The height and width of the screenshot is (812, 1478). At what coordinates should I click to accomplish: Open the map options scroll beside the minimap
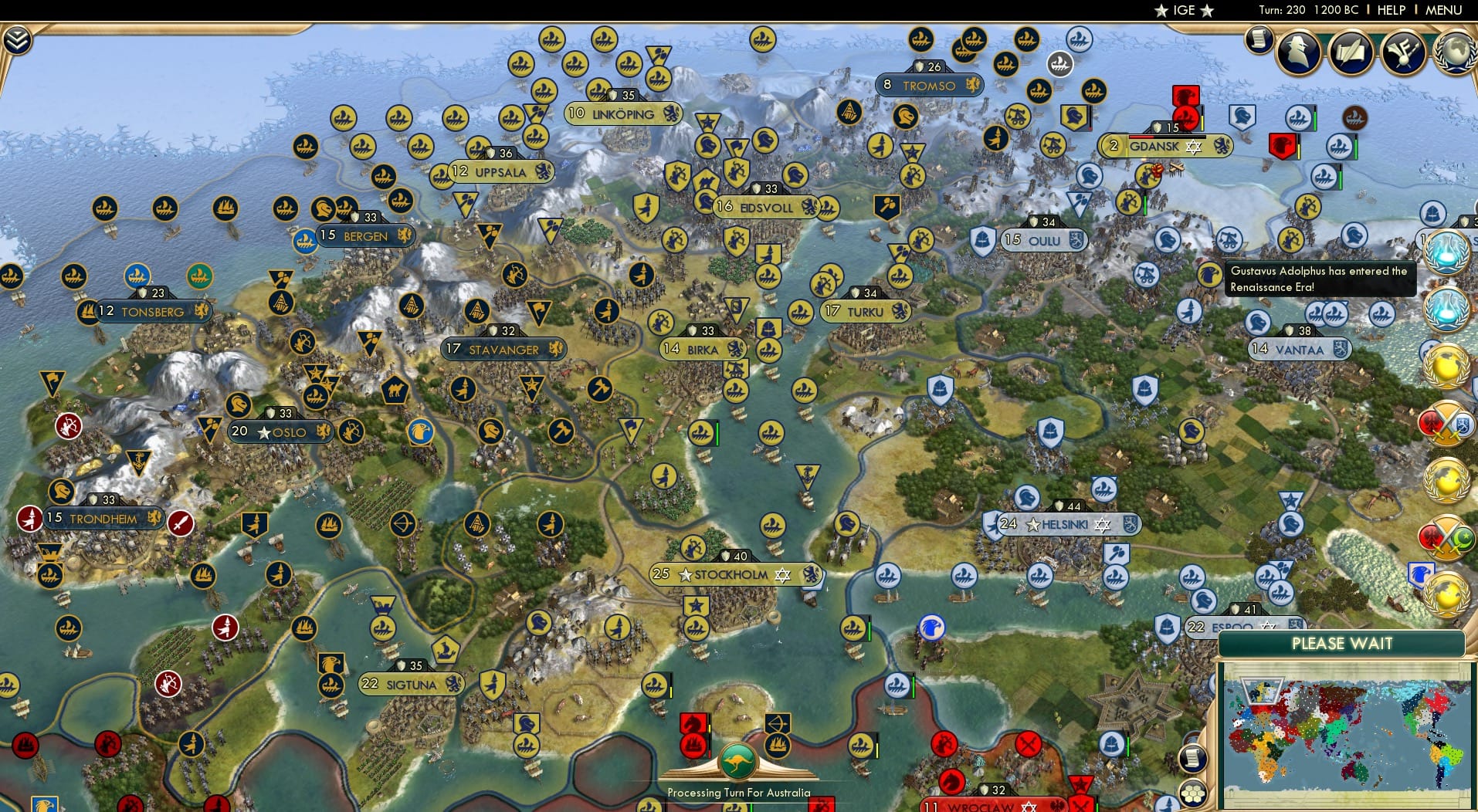[1193, 759]
